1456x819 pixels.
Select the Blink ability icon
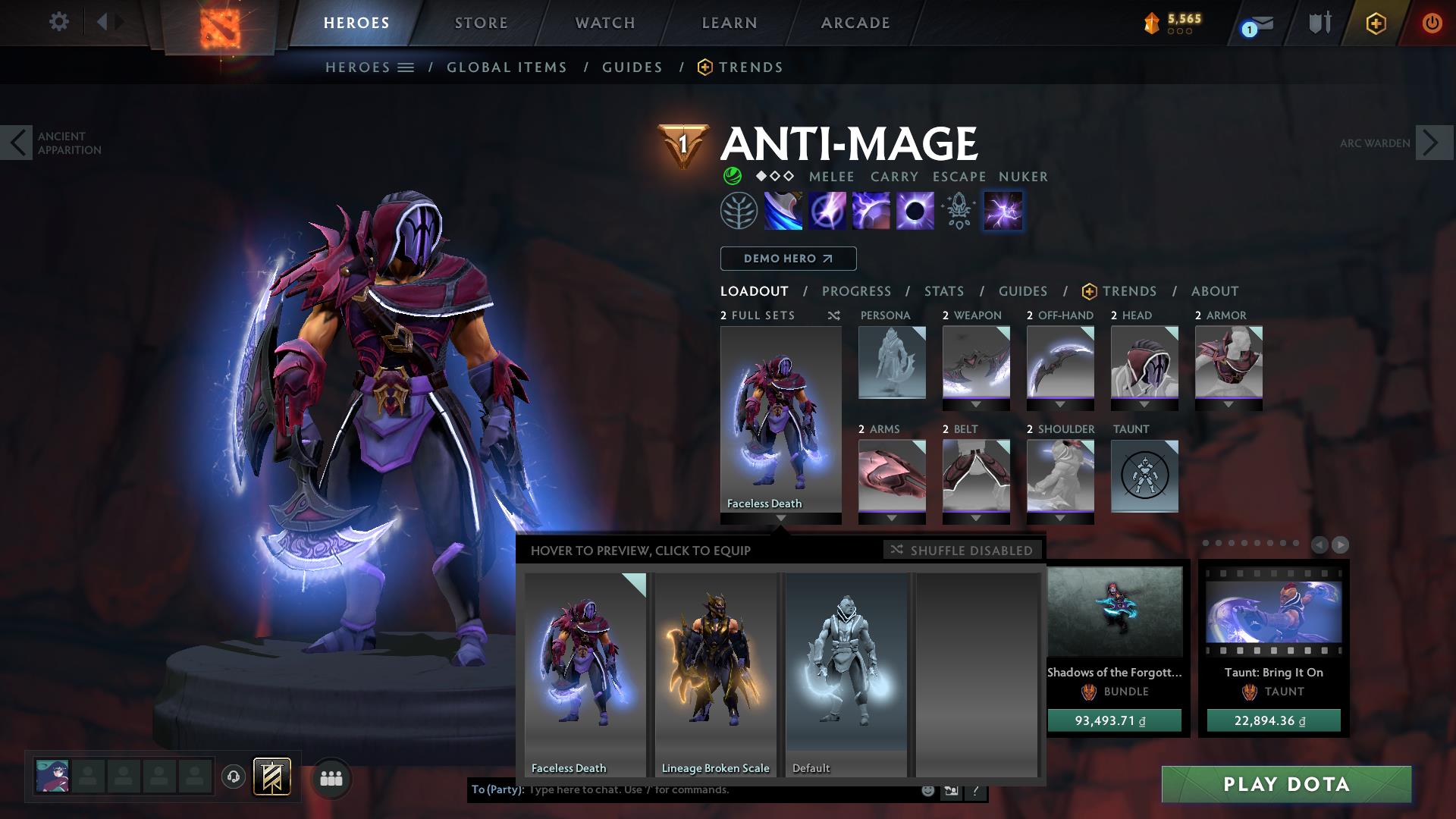point(827,212)
